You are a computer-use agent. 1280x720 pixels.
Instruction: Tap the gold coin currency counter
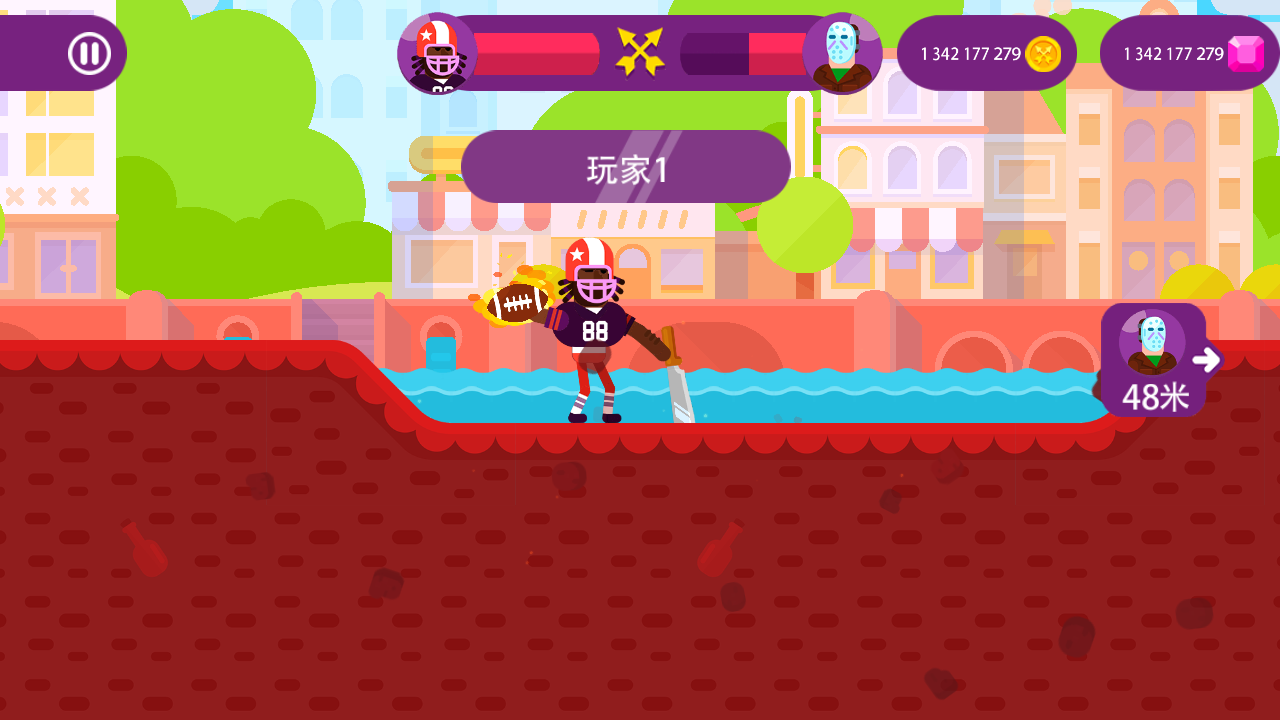click(x=986, y=53)
